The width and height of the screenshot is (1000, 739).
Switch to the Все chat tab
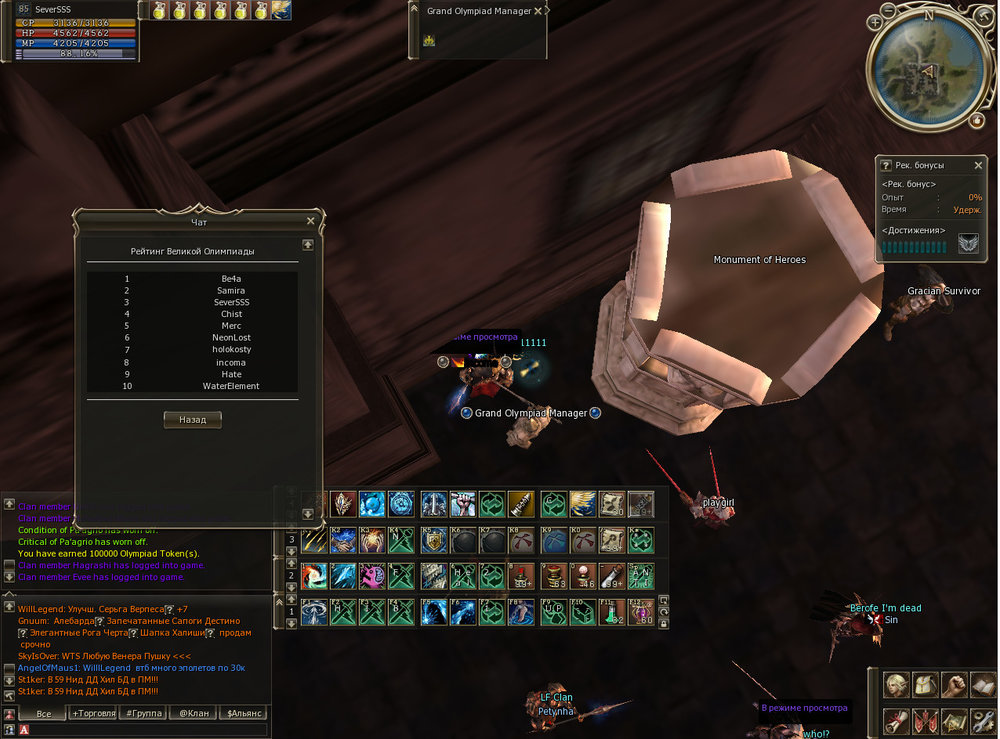pos(43,714)
